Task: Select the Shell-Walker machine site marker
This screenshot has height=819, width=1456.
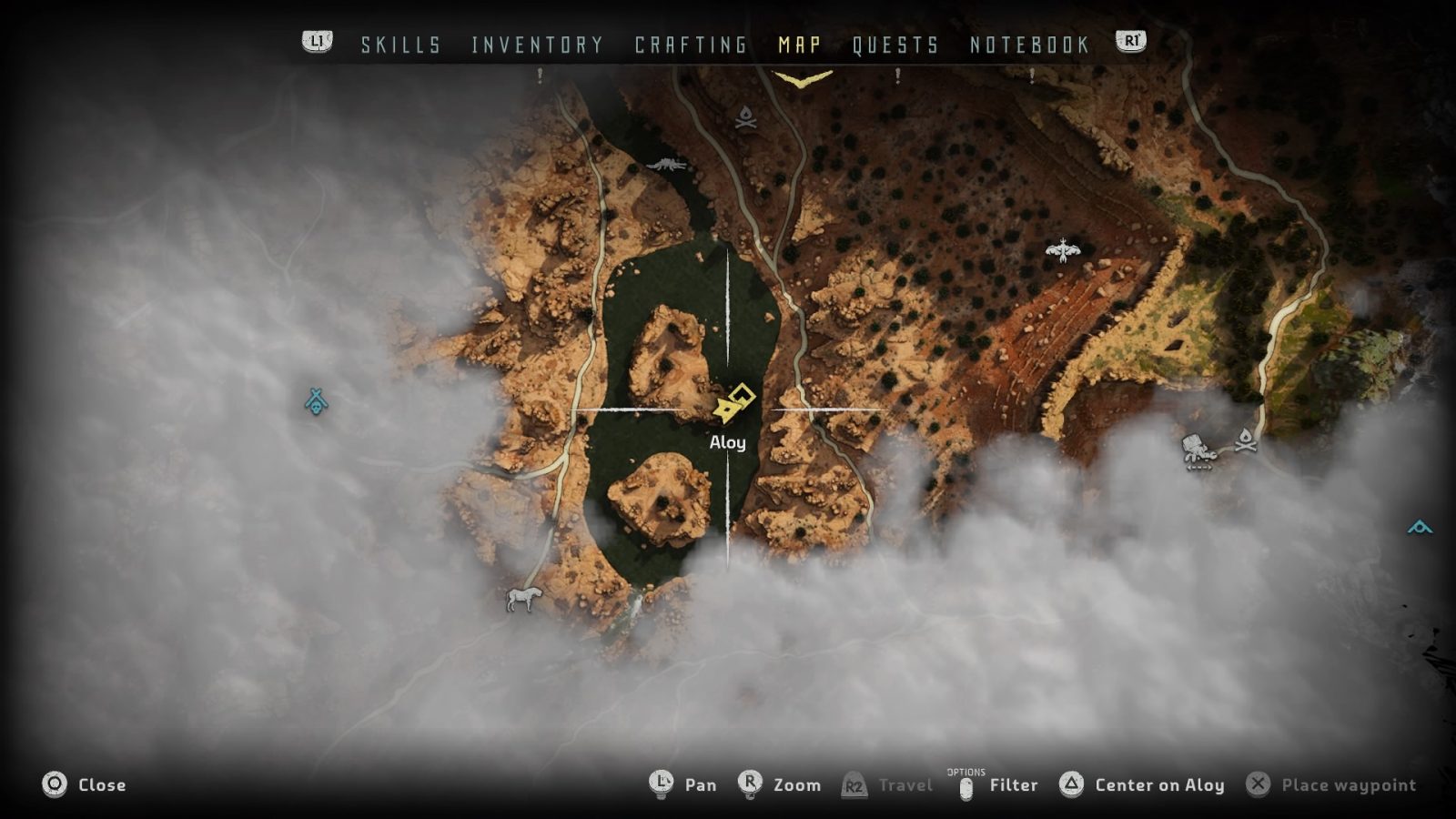Action: (1199, 451)
